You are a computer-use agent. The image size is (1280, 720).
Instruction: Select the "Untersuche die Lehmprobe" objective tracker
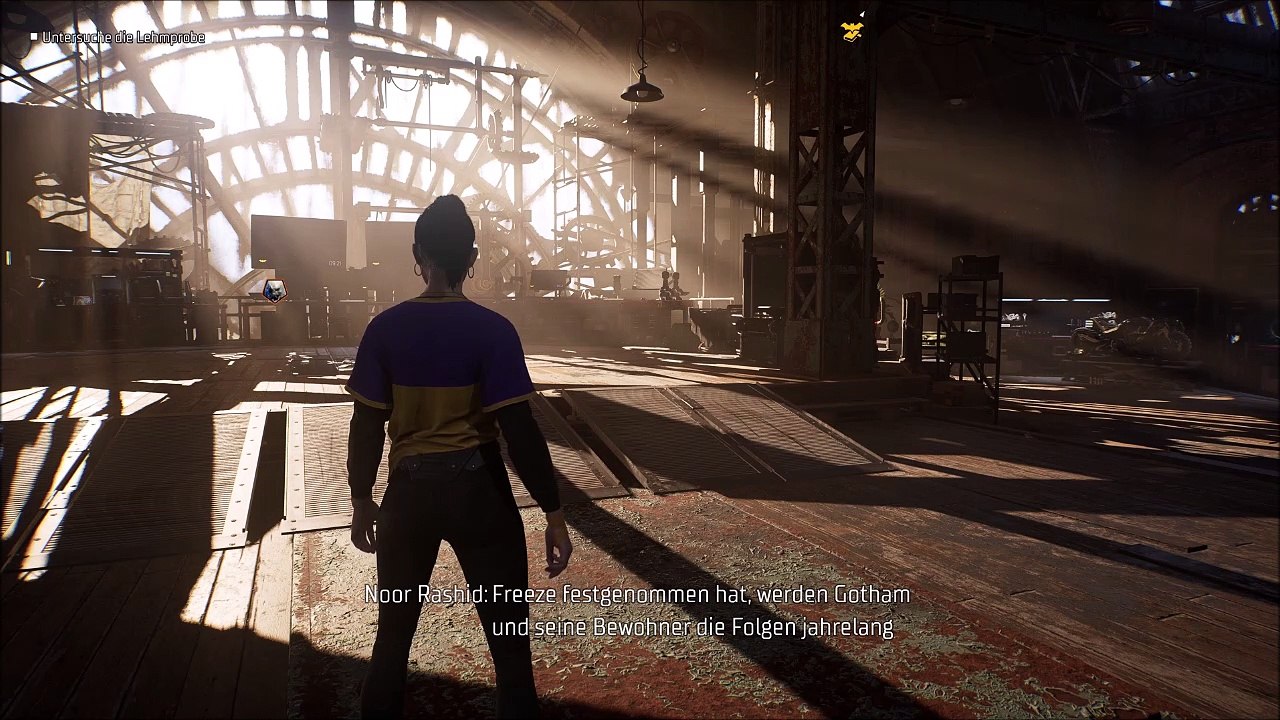122,37
